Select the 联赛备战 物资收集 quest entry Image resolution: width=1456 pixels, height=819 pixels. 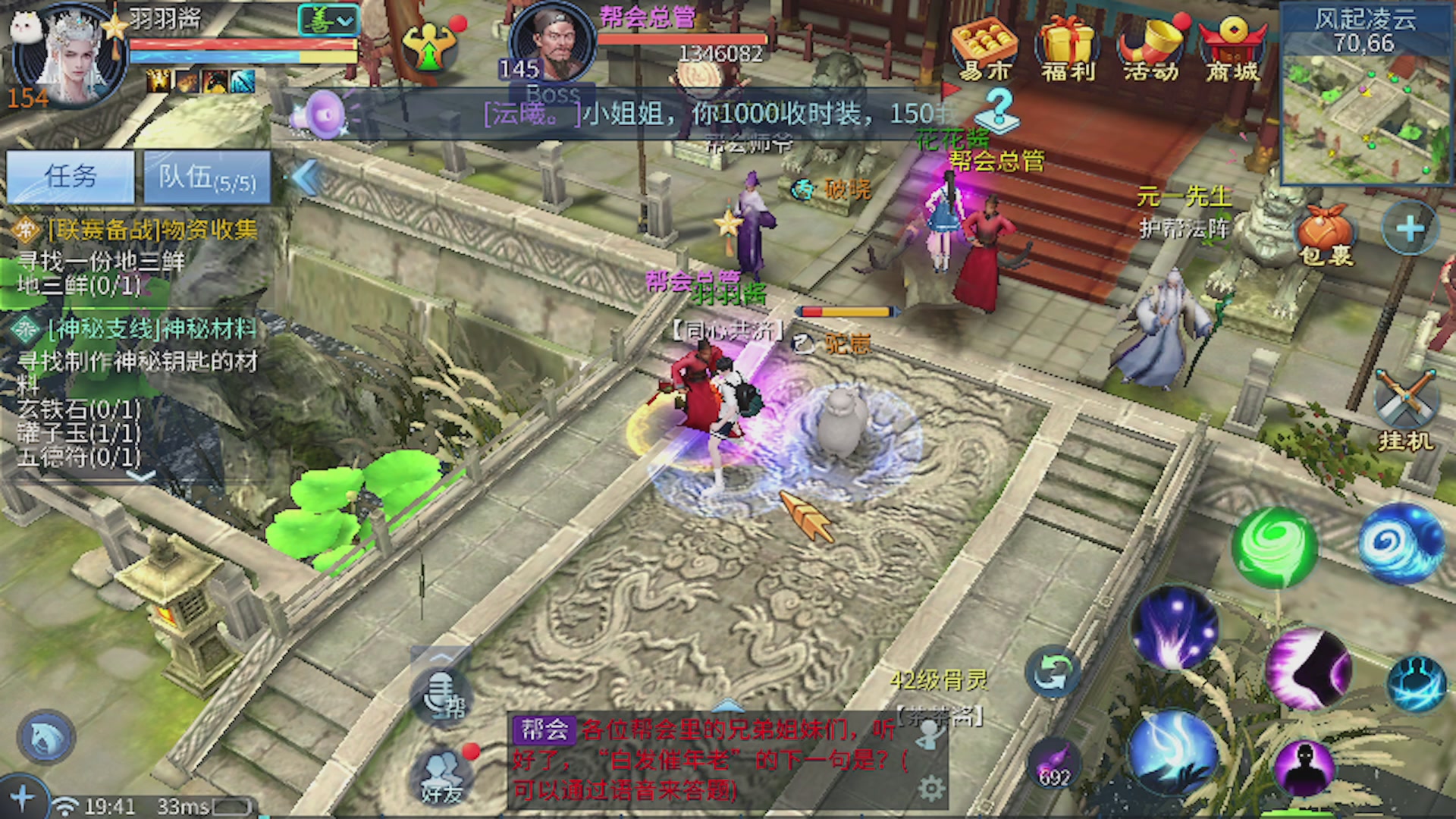(152, 229)
